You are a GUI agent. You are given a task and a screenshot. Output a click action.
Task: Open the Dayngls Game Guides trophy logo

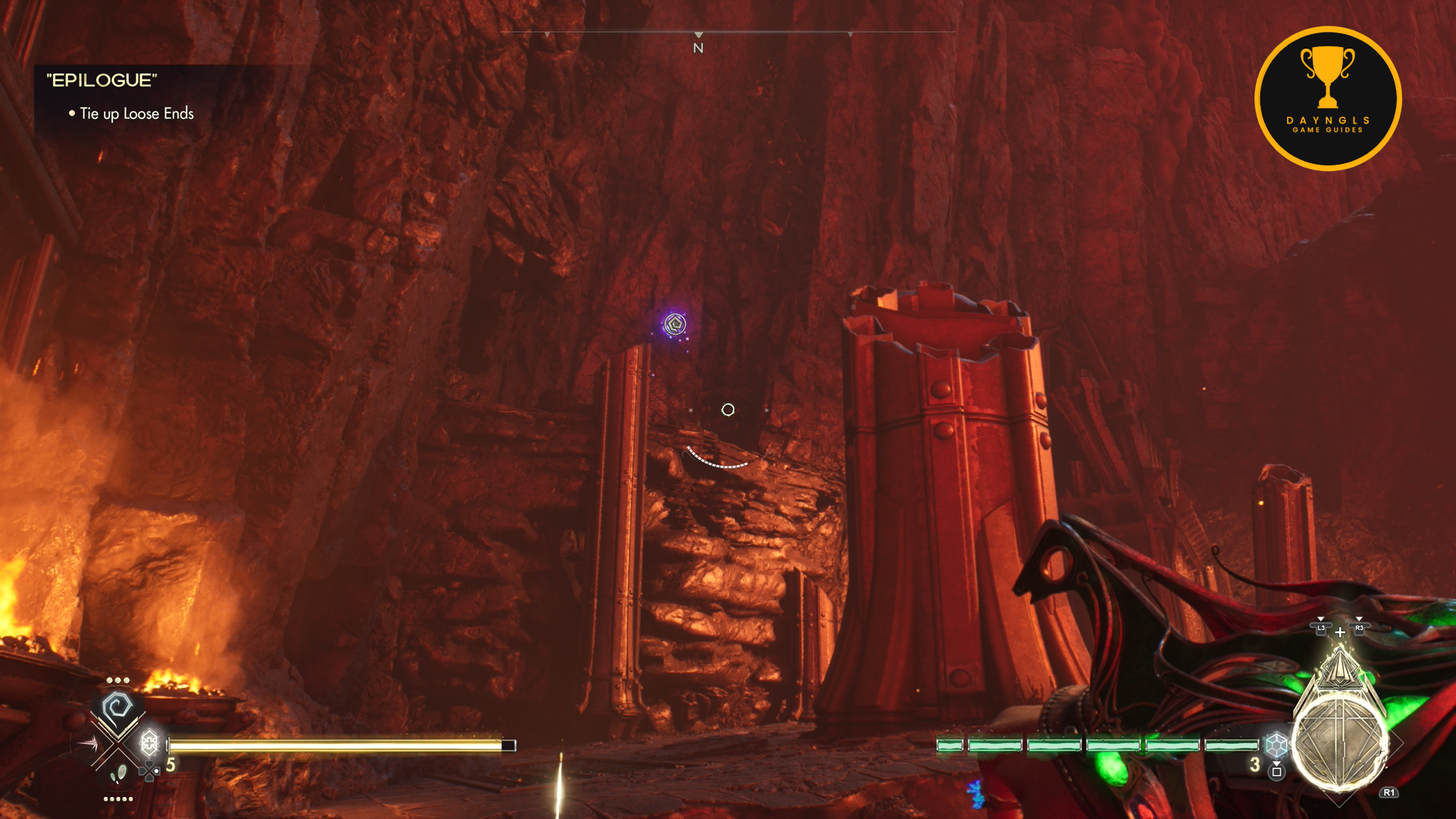click(1328, 98)
